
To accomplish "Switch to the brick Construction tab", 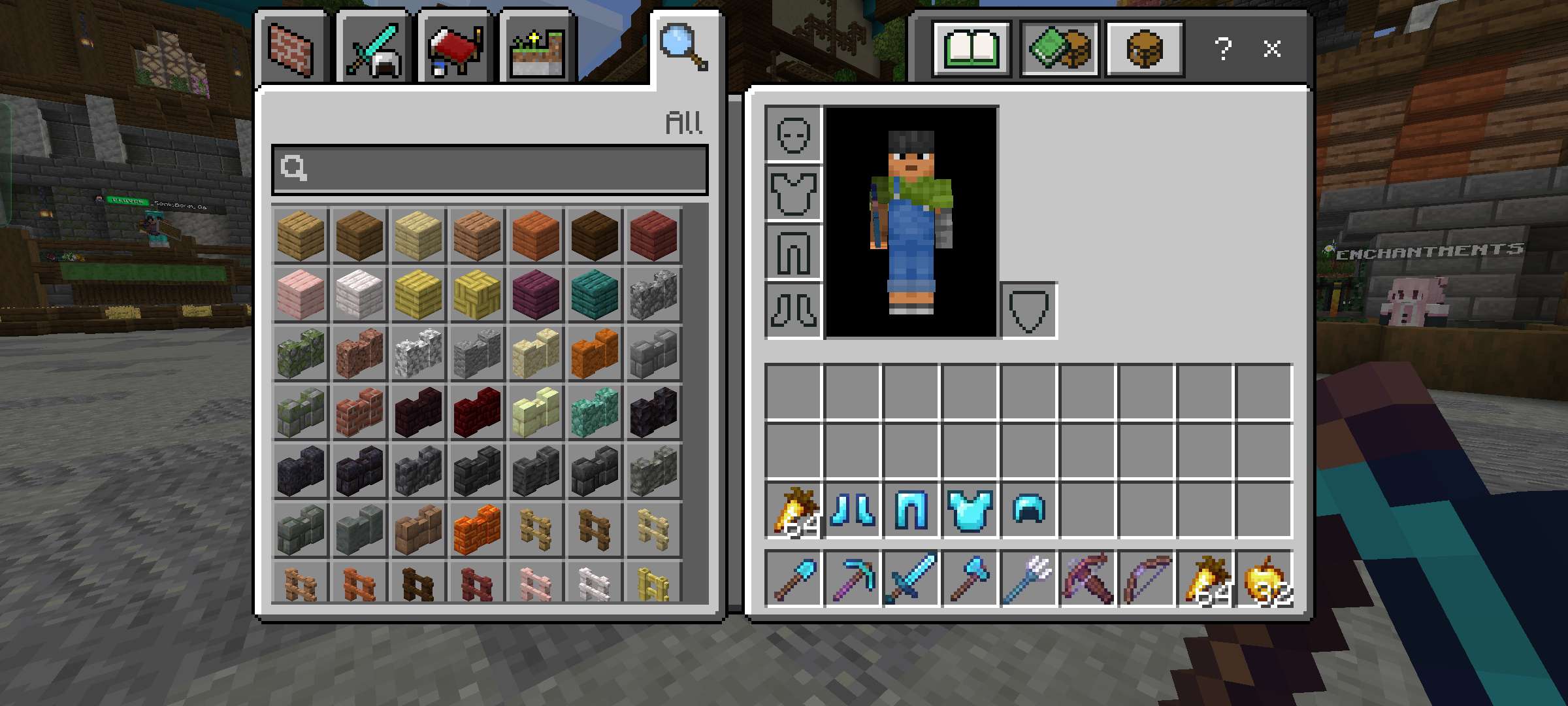I will pyautogui.click(x=291, y=50).
